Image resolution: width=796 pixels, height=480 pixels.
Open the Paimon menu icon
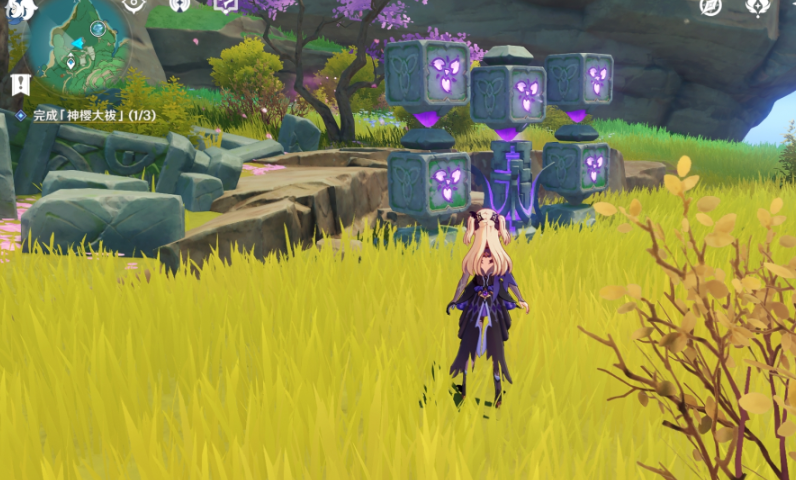[20, 8]
